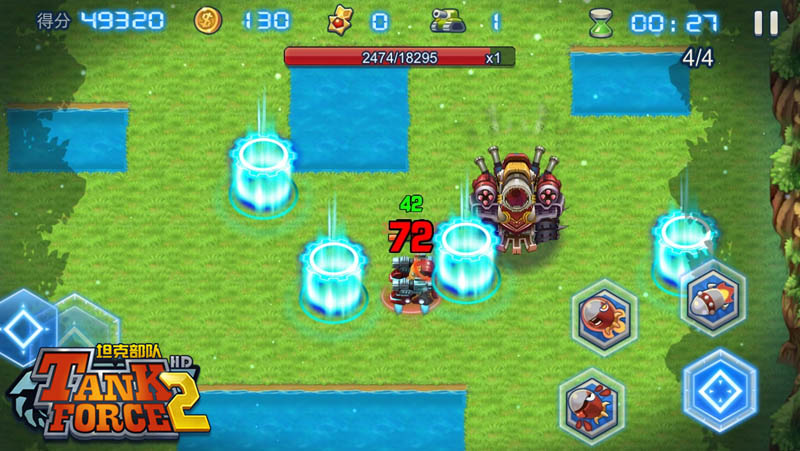Tap the blue diamond hexagon above the game logo
The width and height of the screenshot is (800, 451).
(x=25, y=327)
